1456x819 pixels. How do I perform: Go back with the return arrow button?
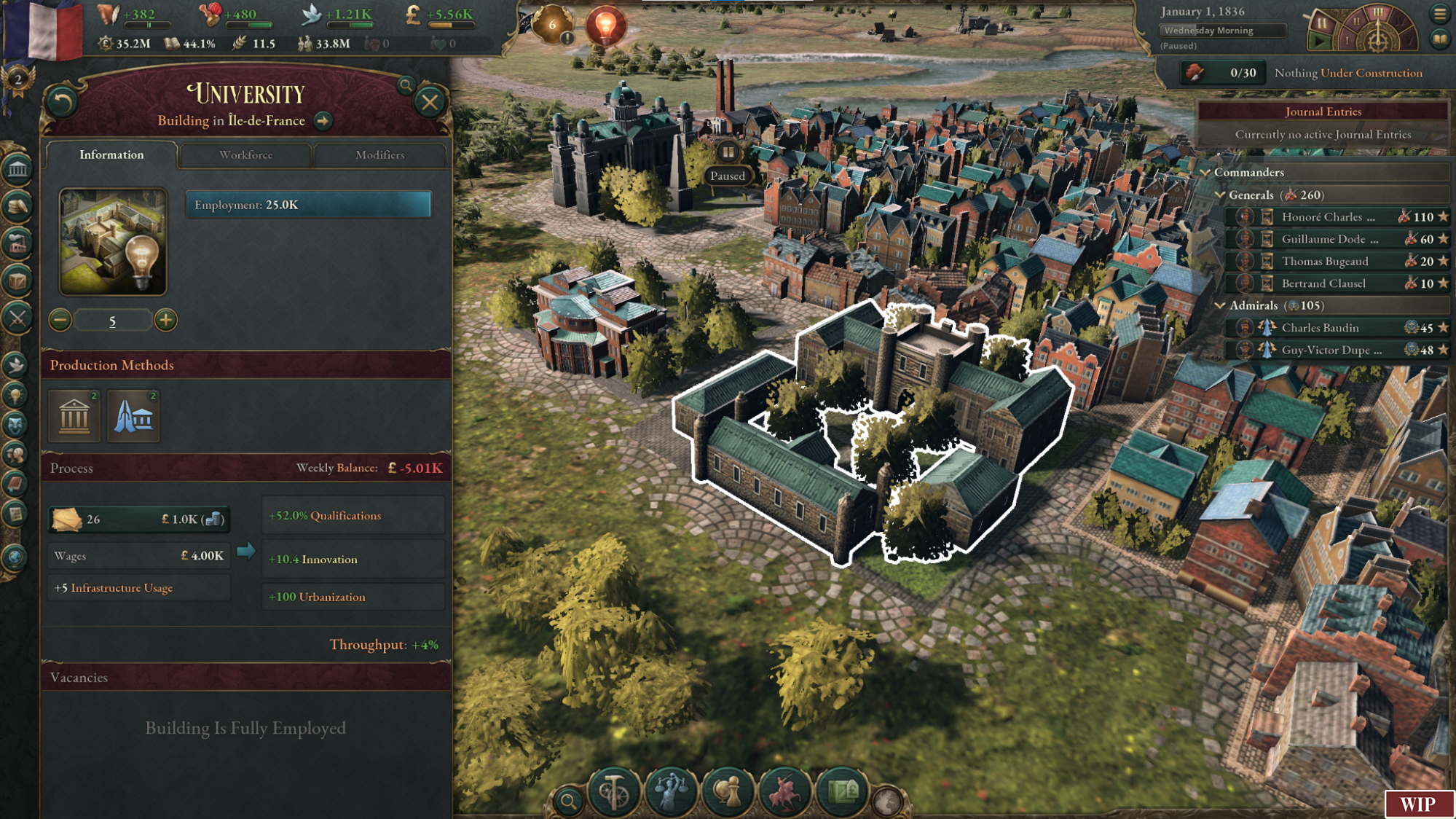(63, 103)
